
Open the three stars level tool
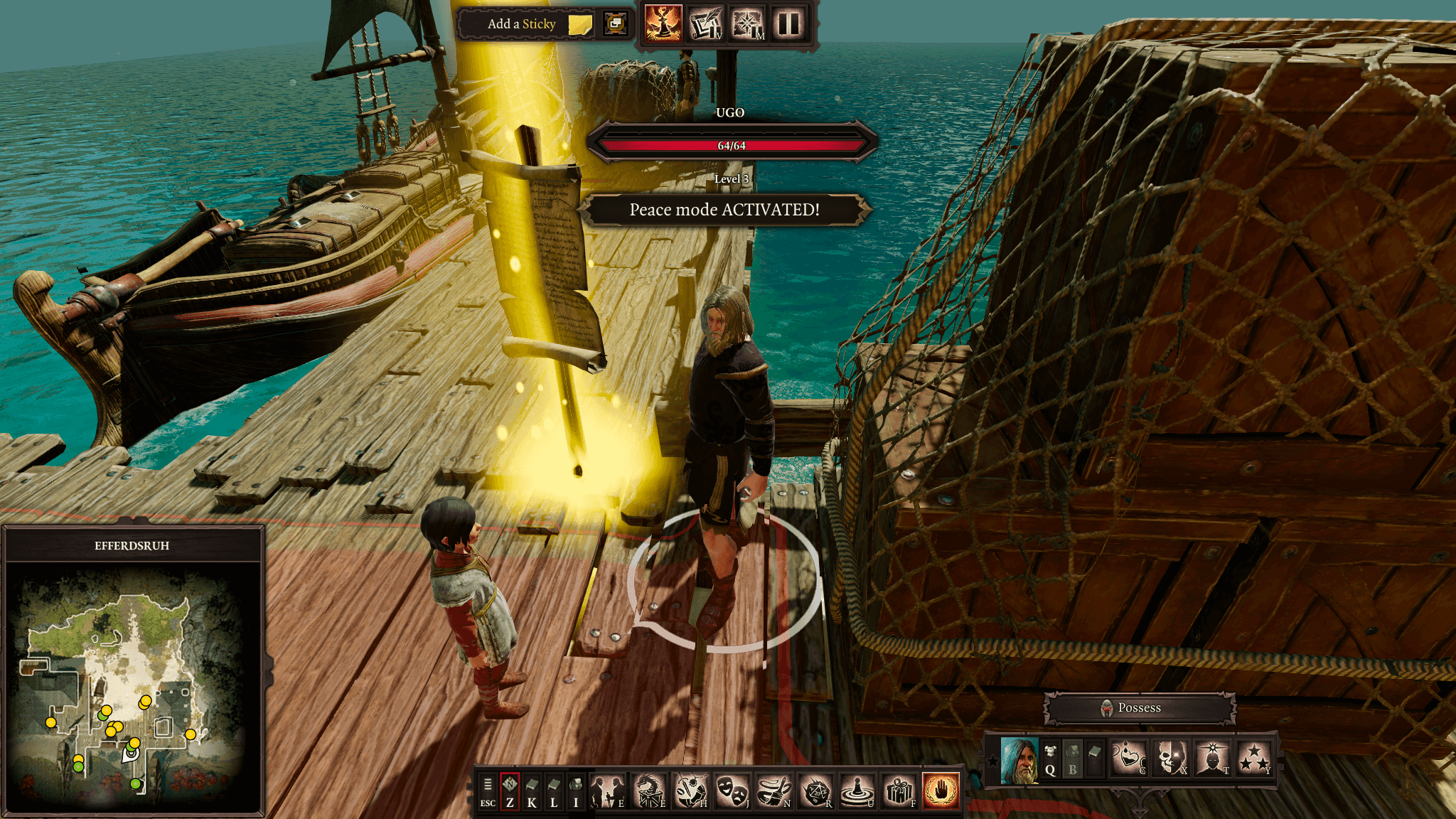pyautogui.click(x=1254, y=759)
